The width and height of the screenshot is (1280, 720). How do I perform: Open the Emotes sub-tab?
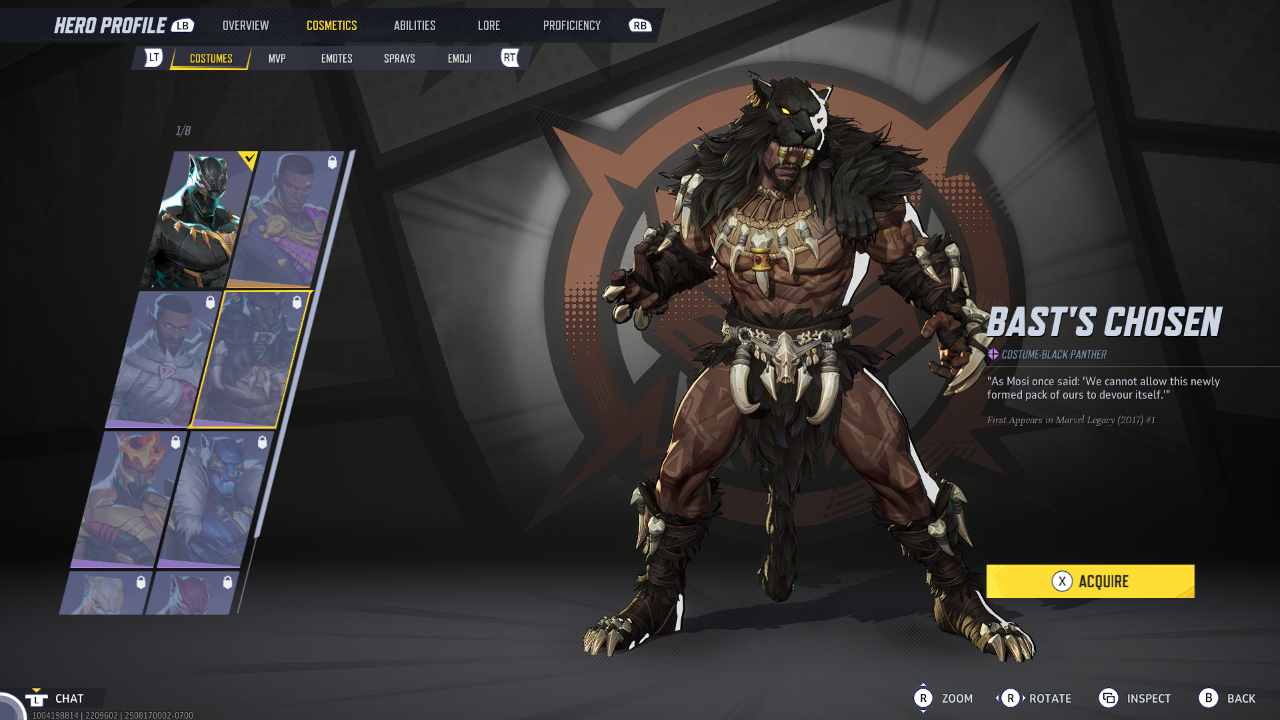337,59
